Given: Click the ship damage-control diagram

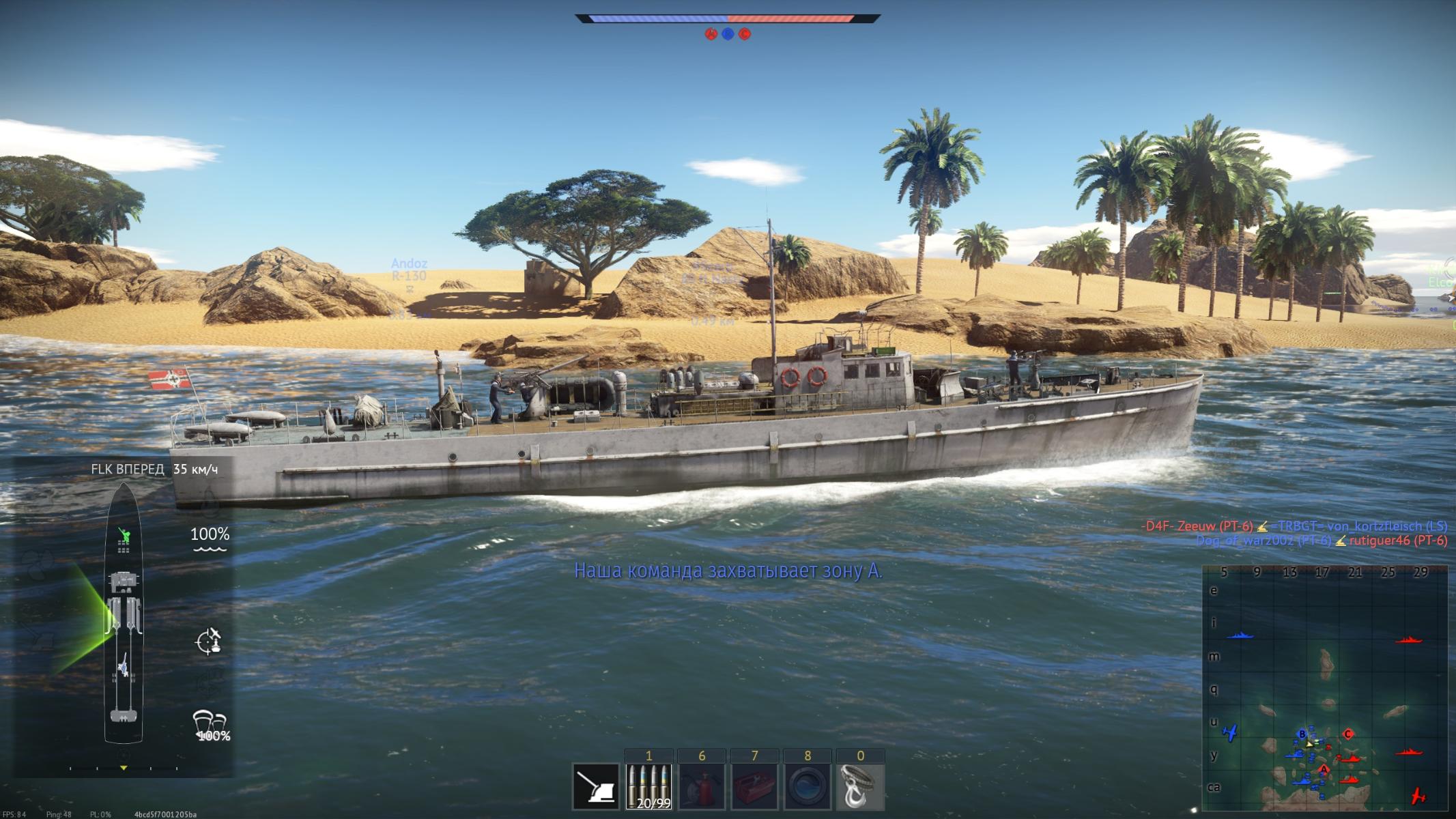Looking at the screenshot, I should pos(124,613).
